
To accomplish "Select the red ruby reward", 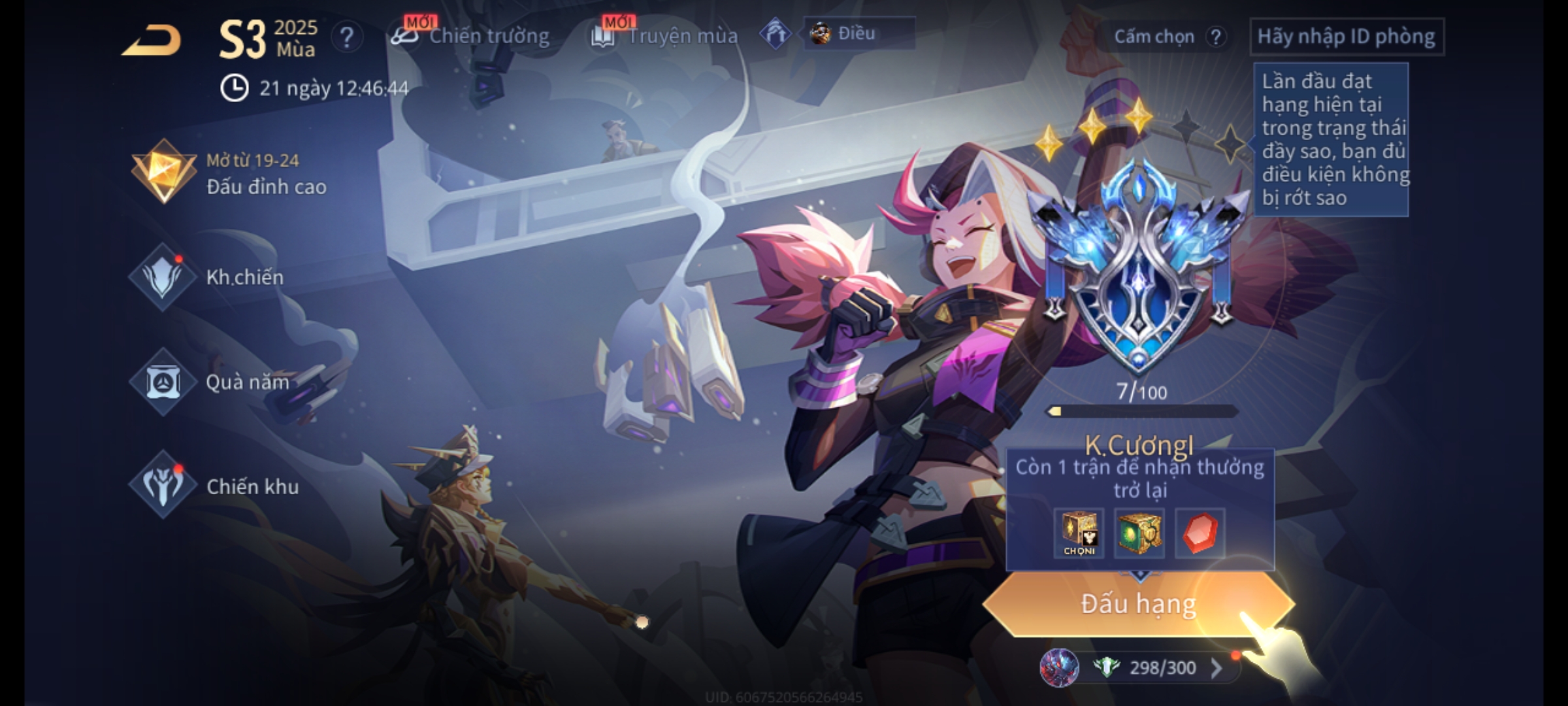I will [x=1200, y=533].
